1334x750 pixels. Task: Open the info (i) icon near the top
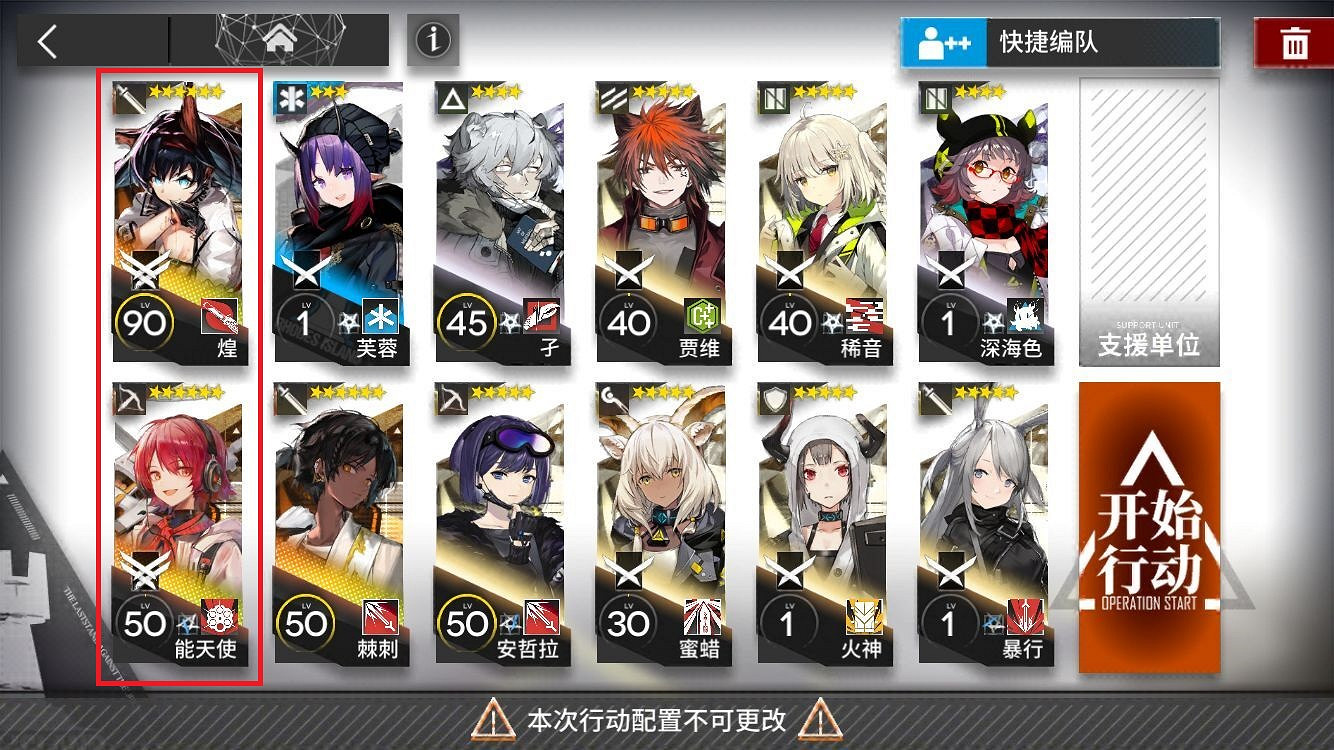pos(432,38)
